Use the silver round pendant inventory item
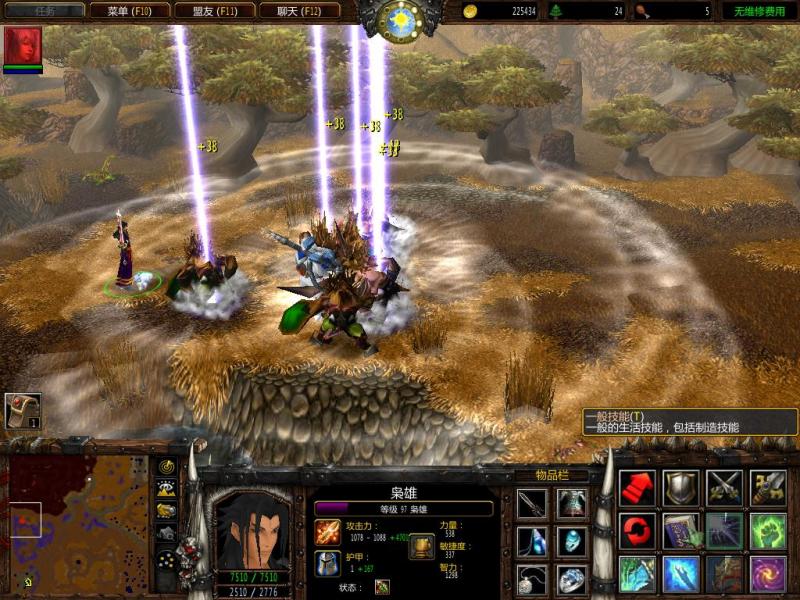800x600 pixels. click(x=532, y=579)
